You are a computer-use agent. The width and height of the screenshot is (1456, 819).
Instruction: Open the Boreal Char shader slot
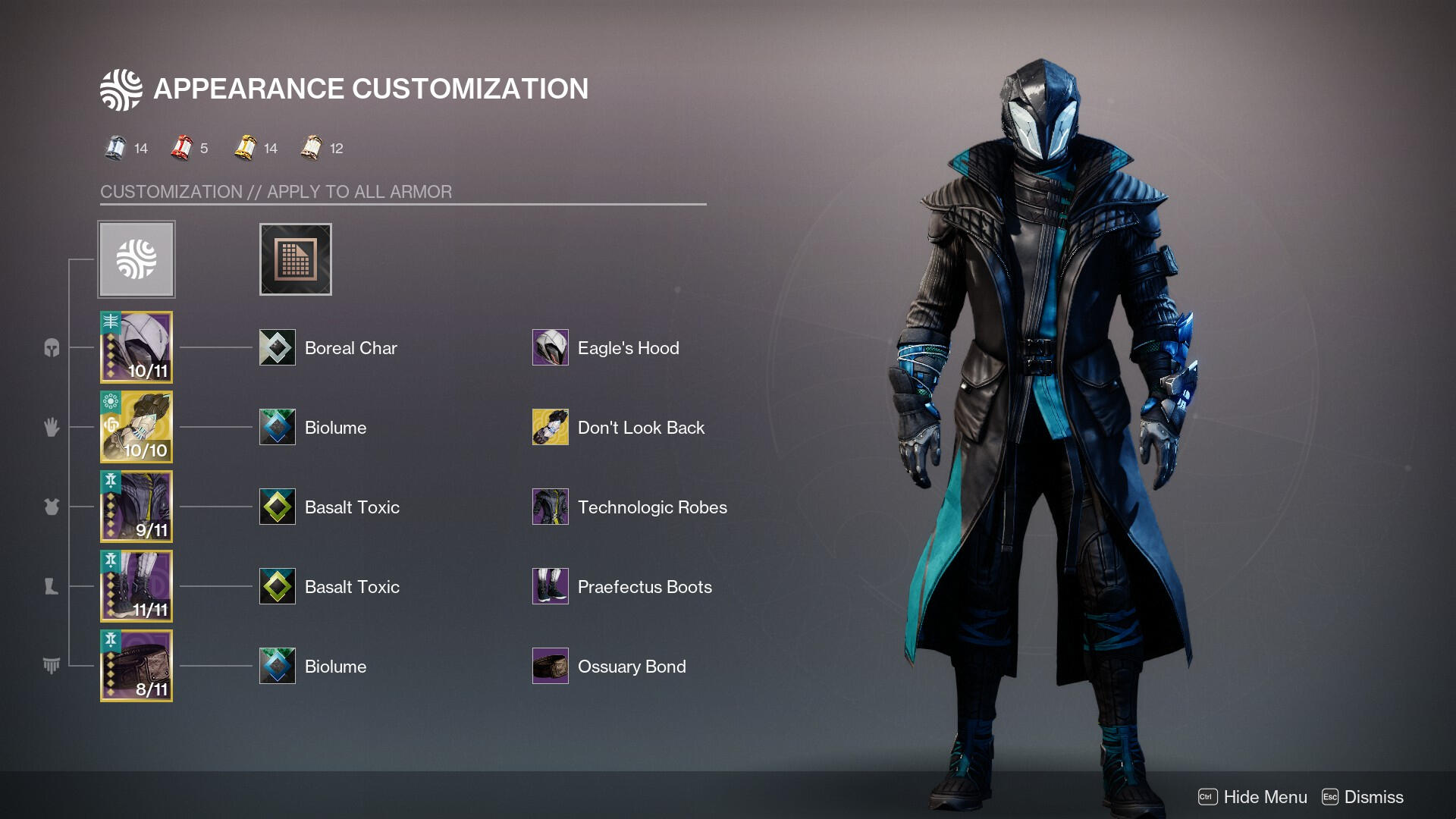coord(278,348)
